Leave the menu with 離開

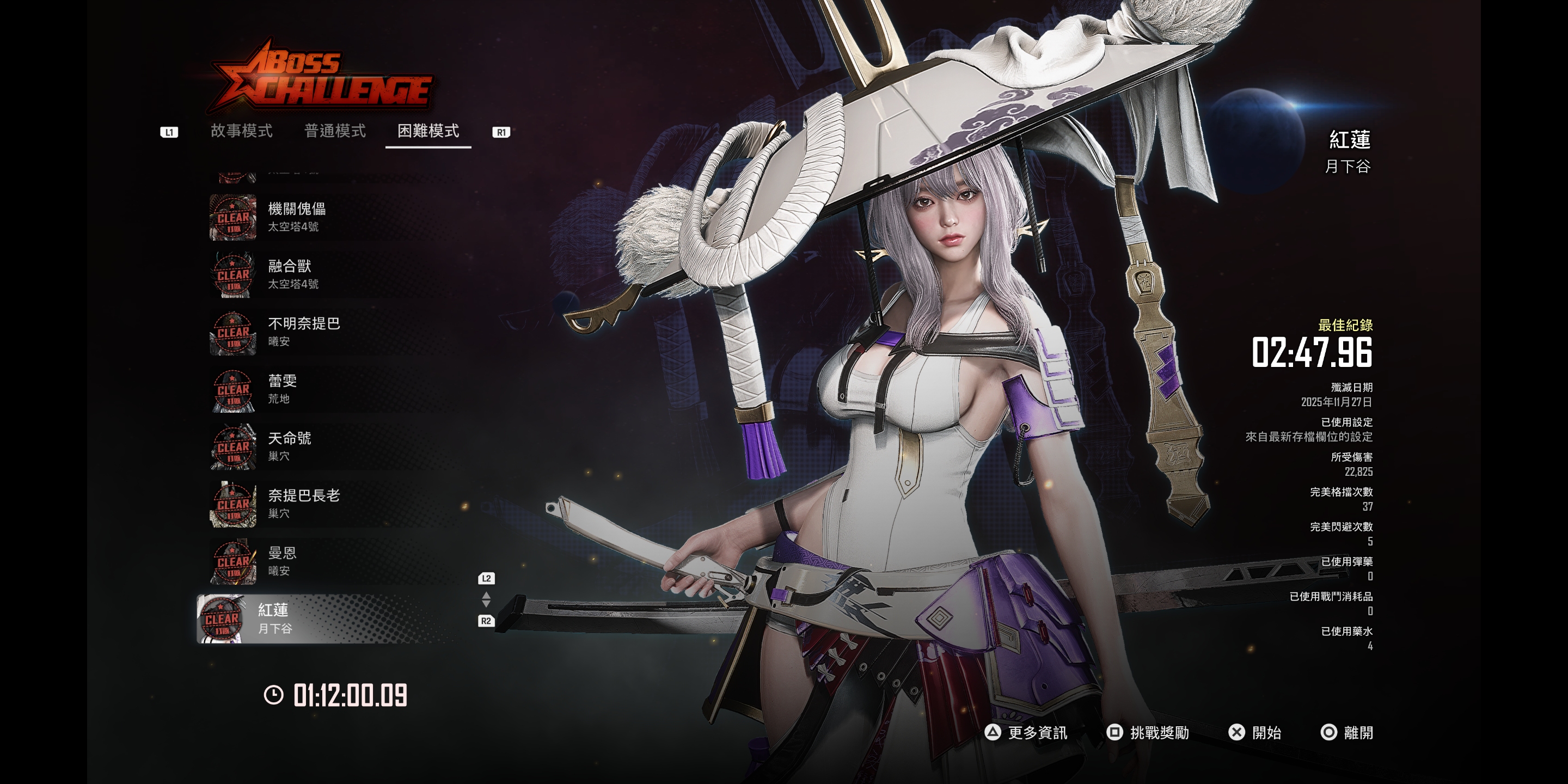(x=1347, y=732)
